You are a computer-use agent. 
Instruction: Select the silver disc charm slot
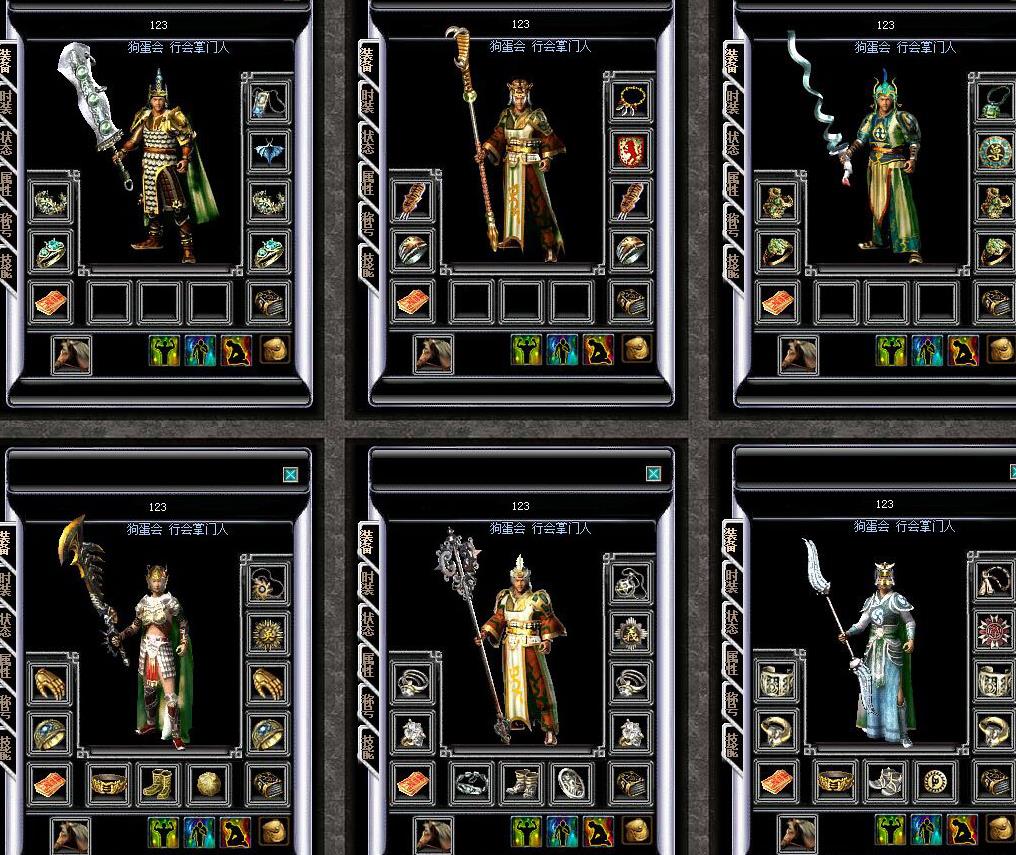(x=572, y=783)
